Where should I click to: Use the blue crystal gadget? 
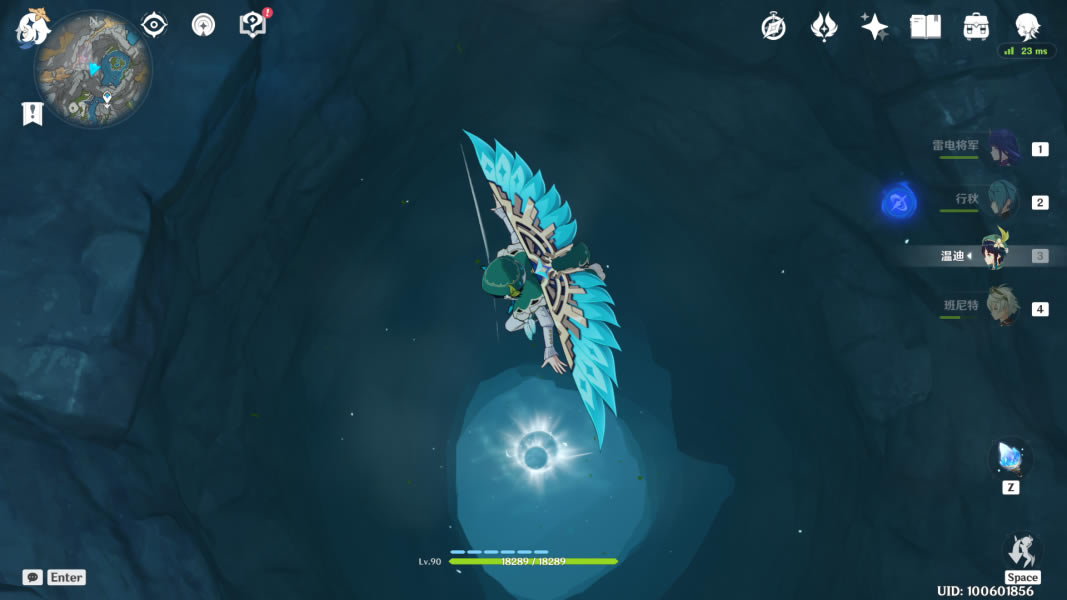(1010, 460)
